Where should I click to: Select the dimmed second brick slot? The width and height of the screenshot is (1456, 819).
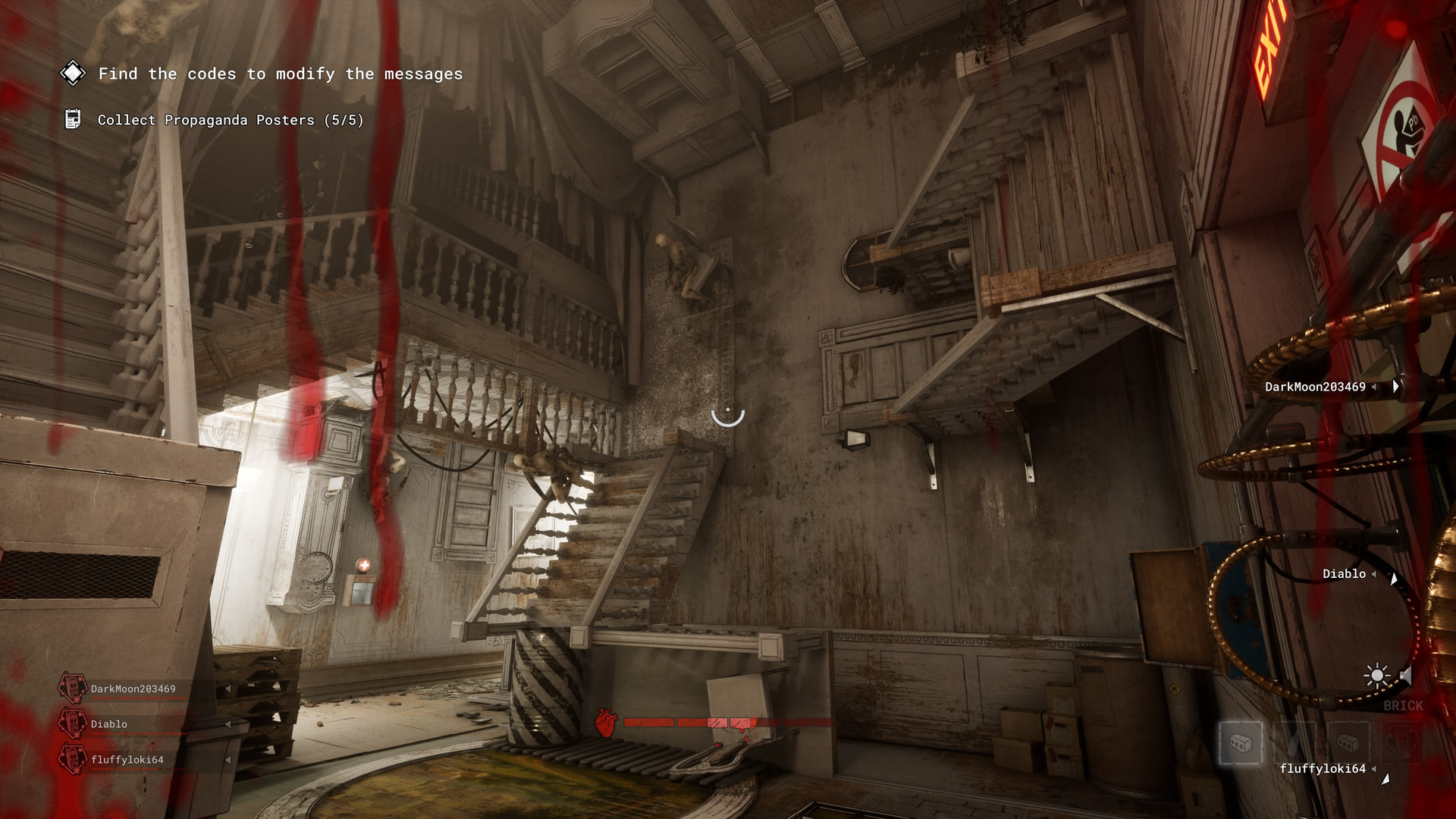(1347, 742)
